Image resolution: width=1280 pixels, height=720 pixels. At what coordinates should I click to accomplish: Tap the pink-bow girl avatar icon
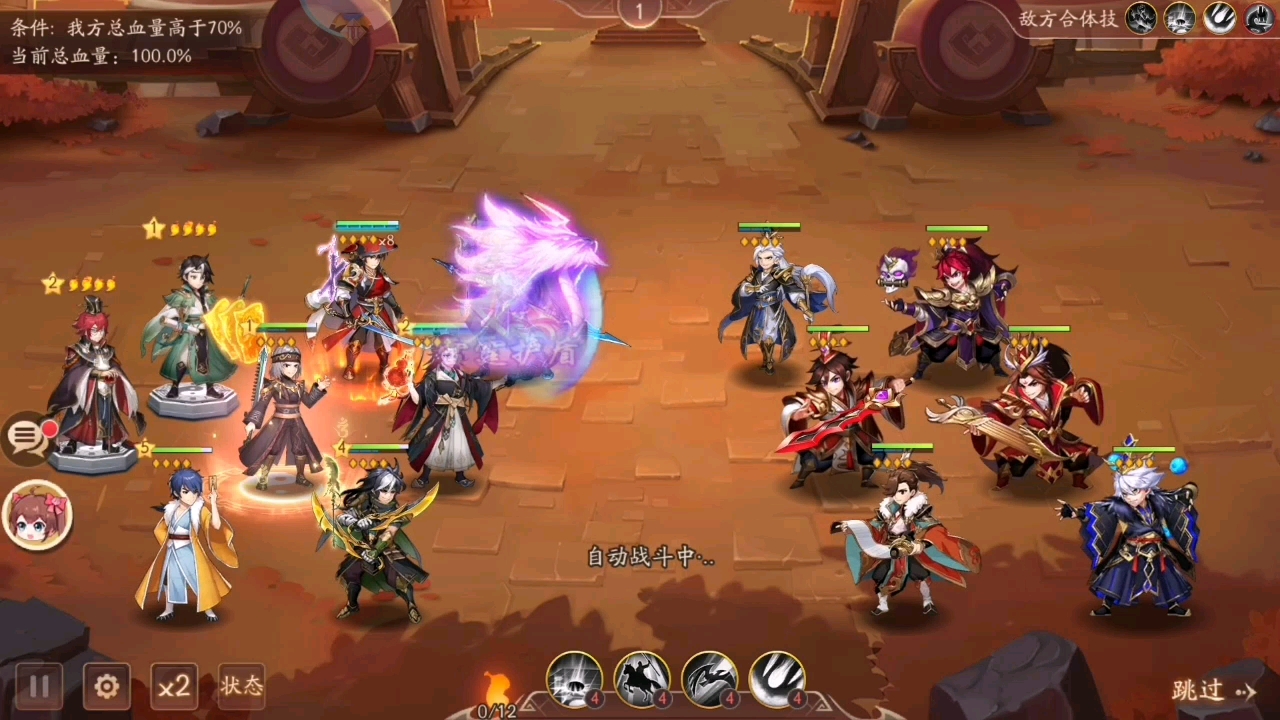pos(36,516)
